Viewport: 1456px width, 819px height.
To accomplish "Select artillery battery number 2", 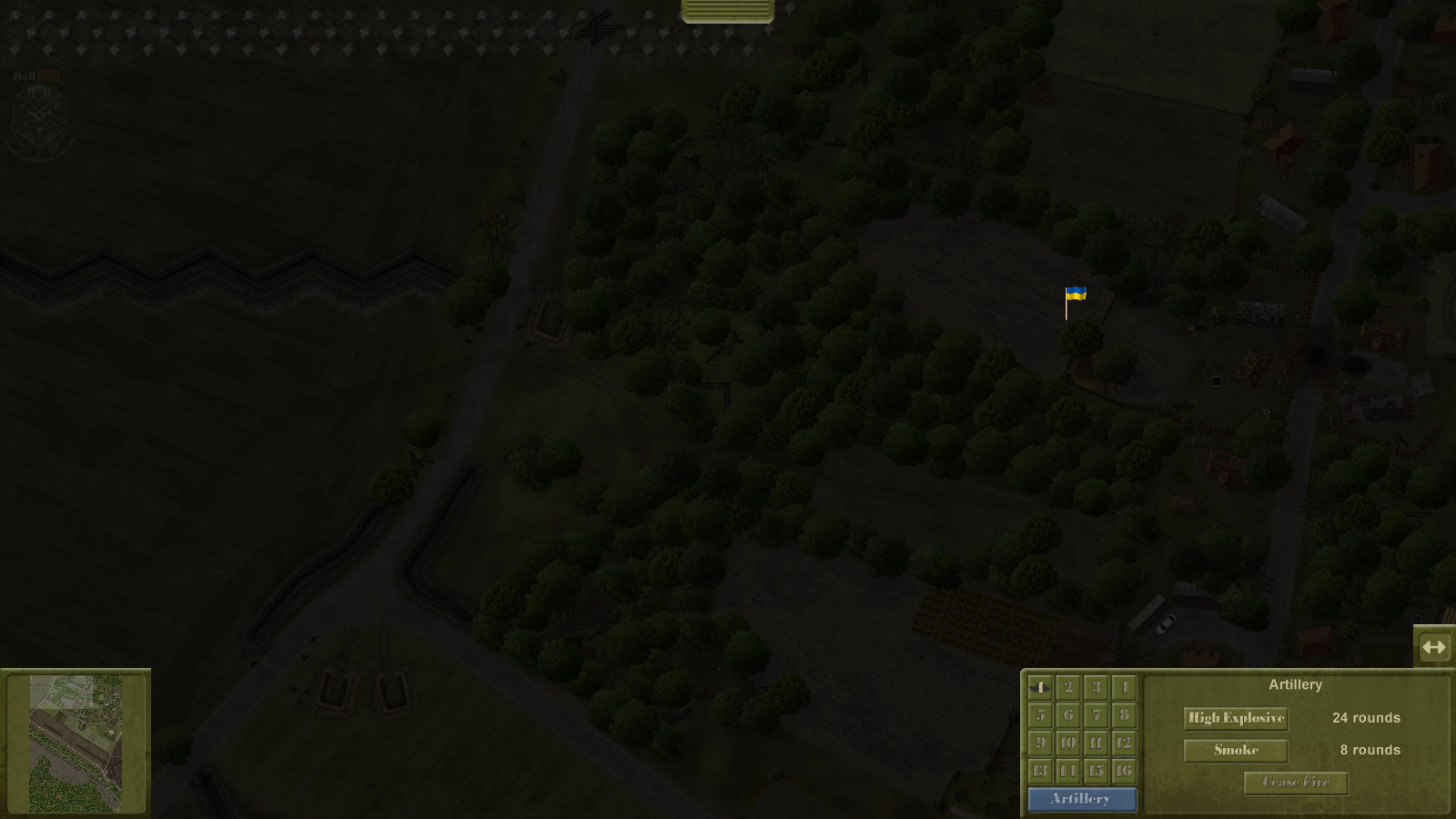I will tap(1067, 689).
